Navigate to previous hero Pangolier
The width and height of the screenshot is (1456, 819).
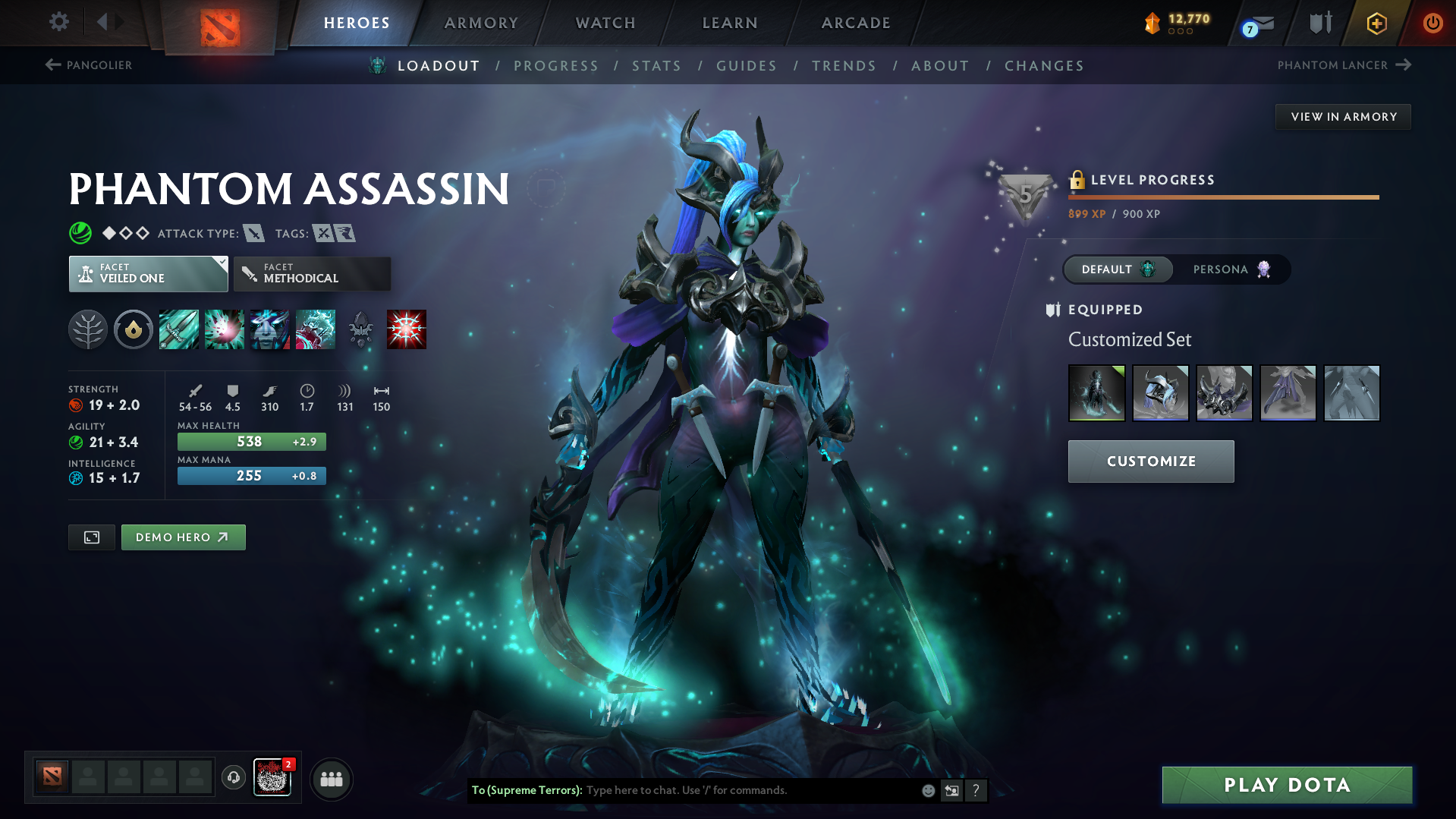pos(89,65)
